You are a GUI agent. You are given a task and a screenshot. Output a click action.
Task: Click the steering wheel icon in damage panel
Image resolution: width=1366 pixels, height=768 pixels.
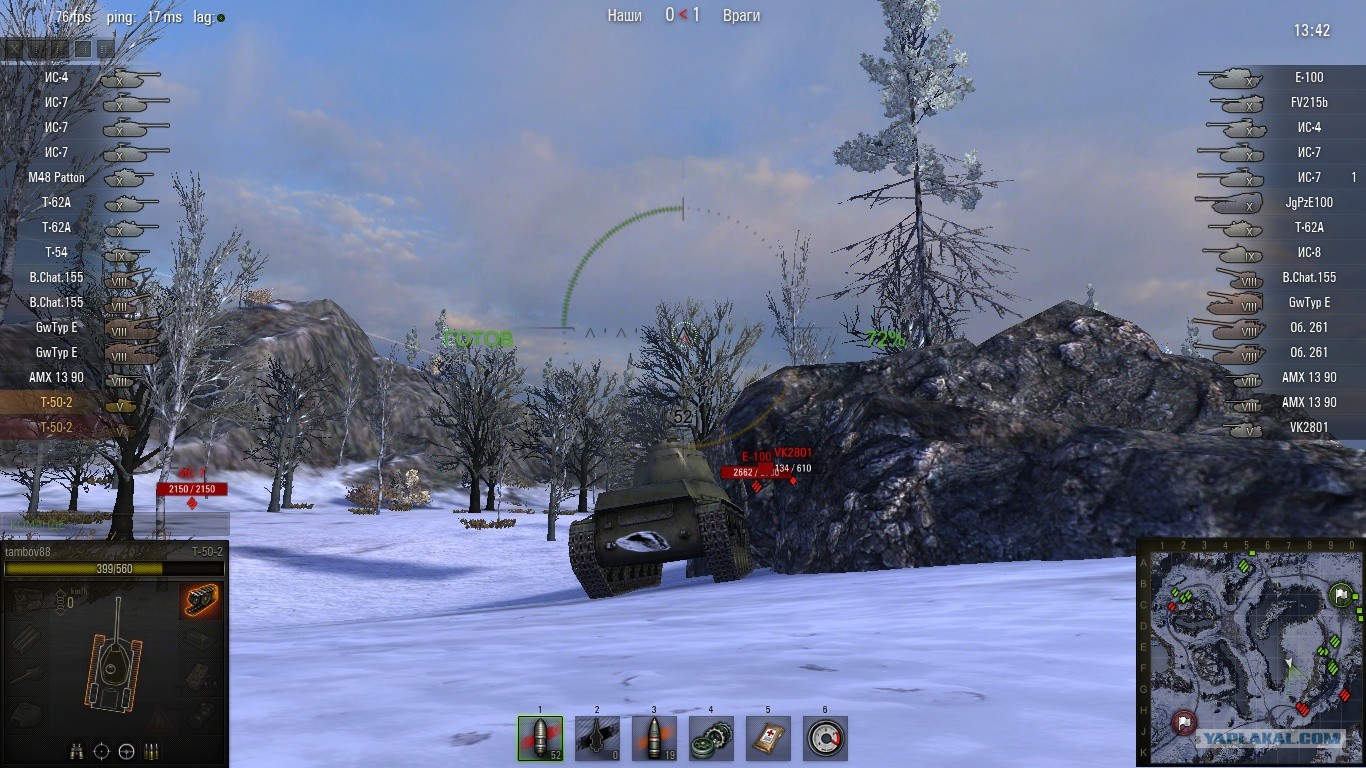127,751
